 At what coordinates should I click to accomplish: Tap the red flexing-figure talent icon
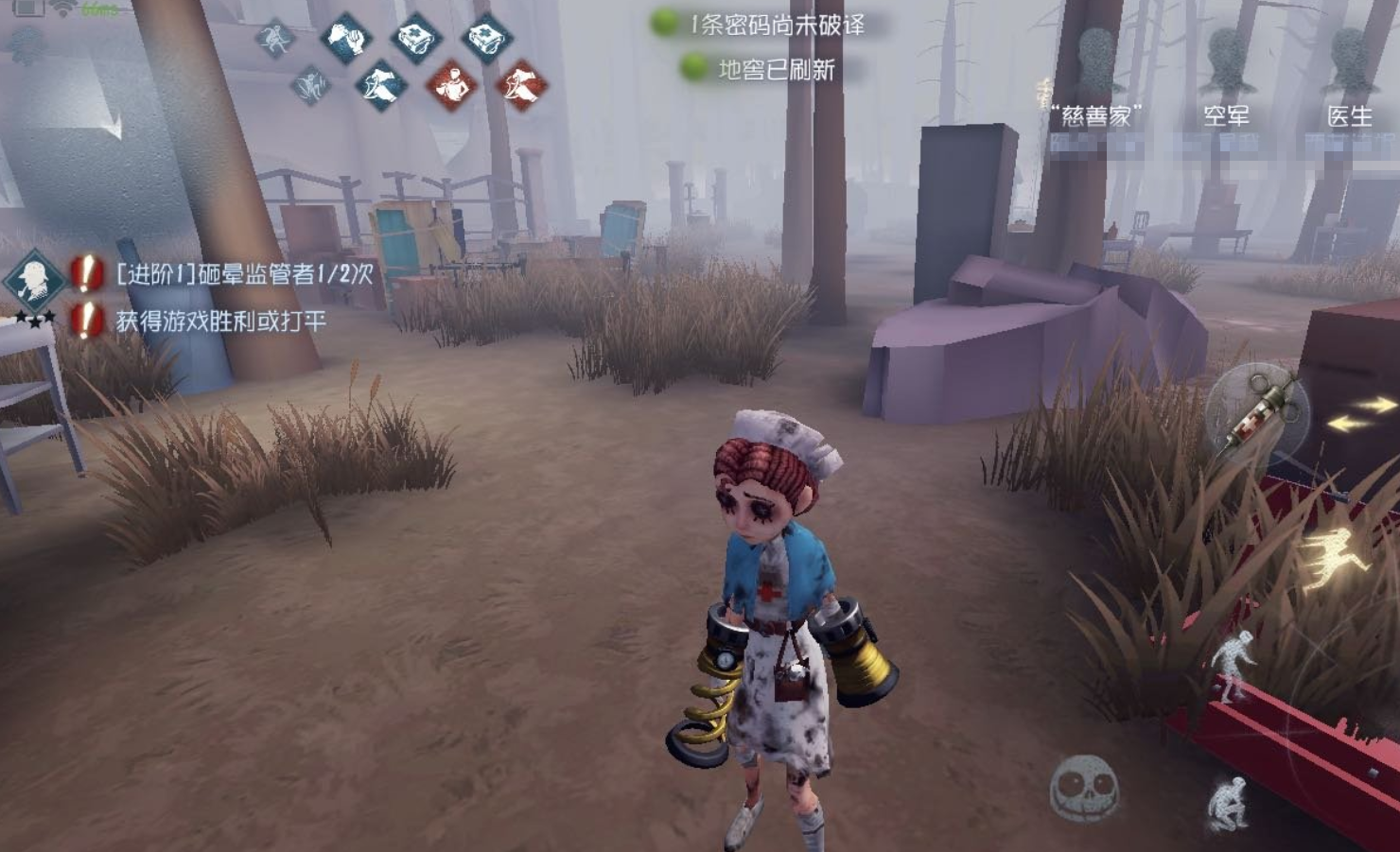pyautogui.click(x=451, y=86)
